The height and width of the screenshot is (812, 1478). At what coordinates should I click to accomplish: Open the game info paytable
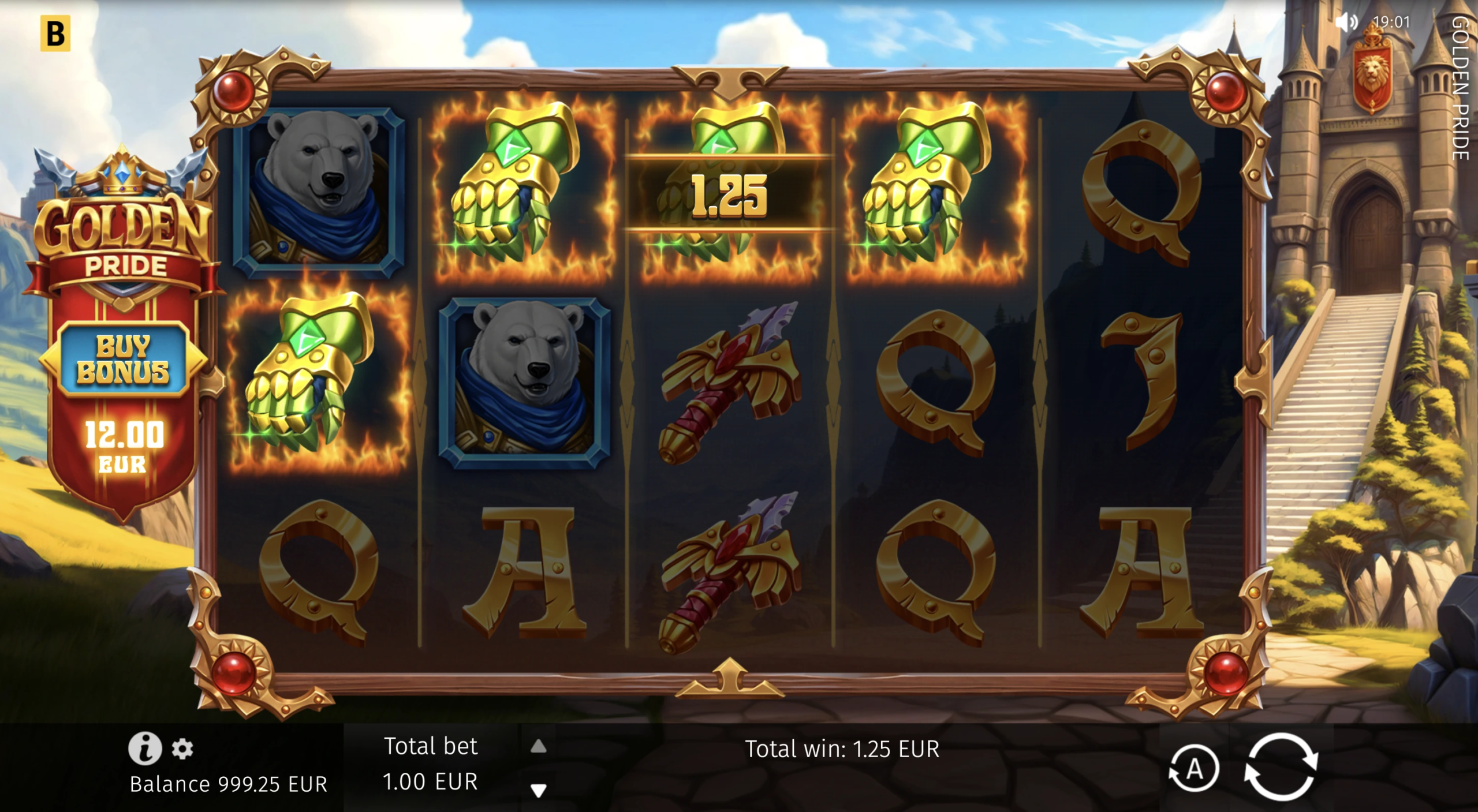(144, 748)
